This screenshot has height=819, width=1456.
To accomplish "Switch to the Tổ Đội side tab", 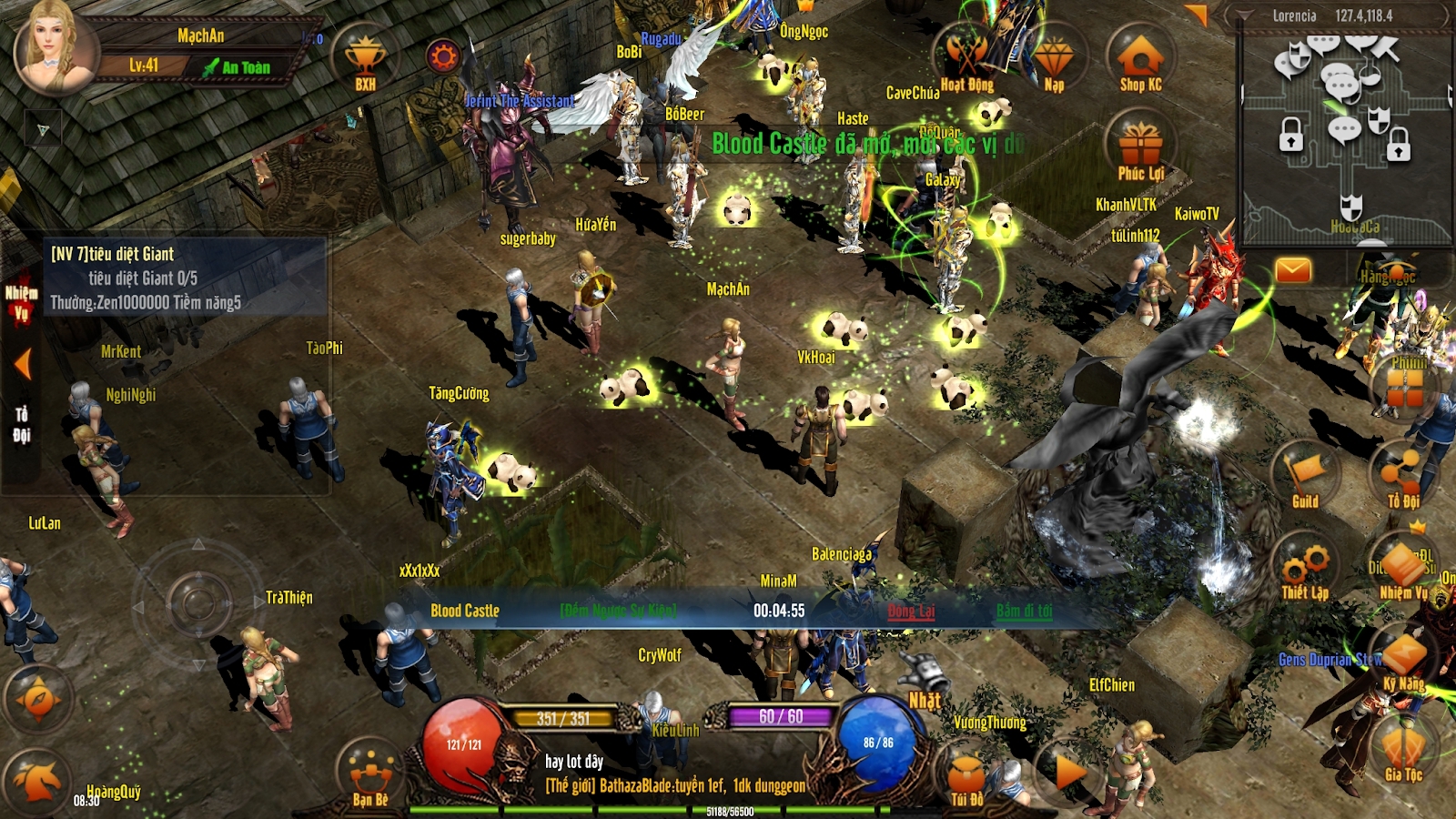I will click(21, 425).
